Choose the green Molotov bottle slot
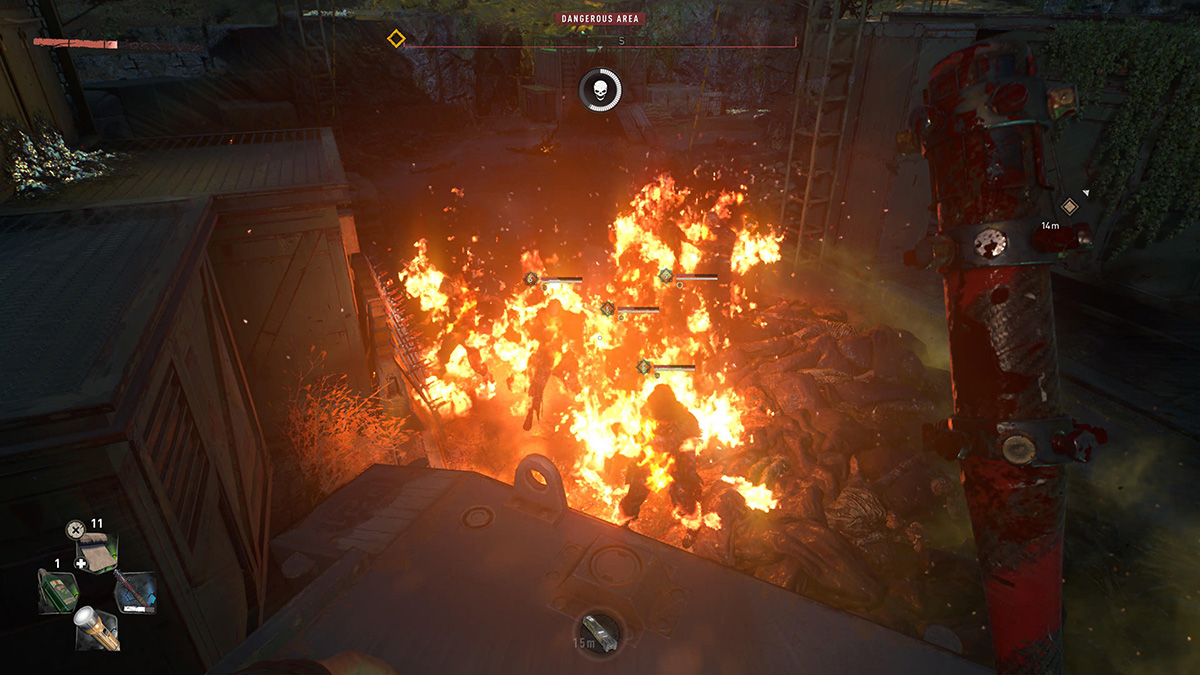 pyautogui.click(x=57, y=591)
